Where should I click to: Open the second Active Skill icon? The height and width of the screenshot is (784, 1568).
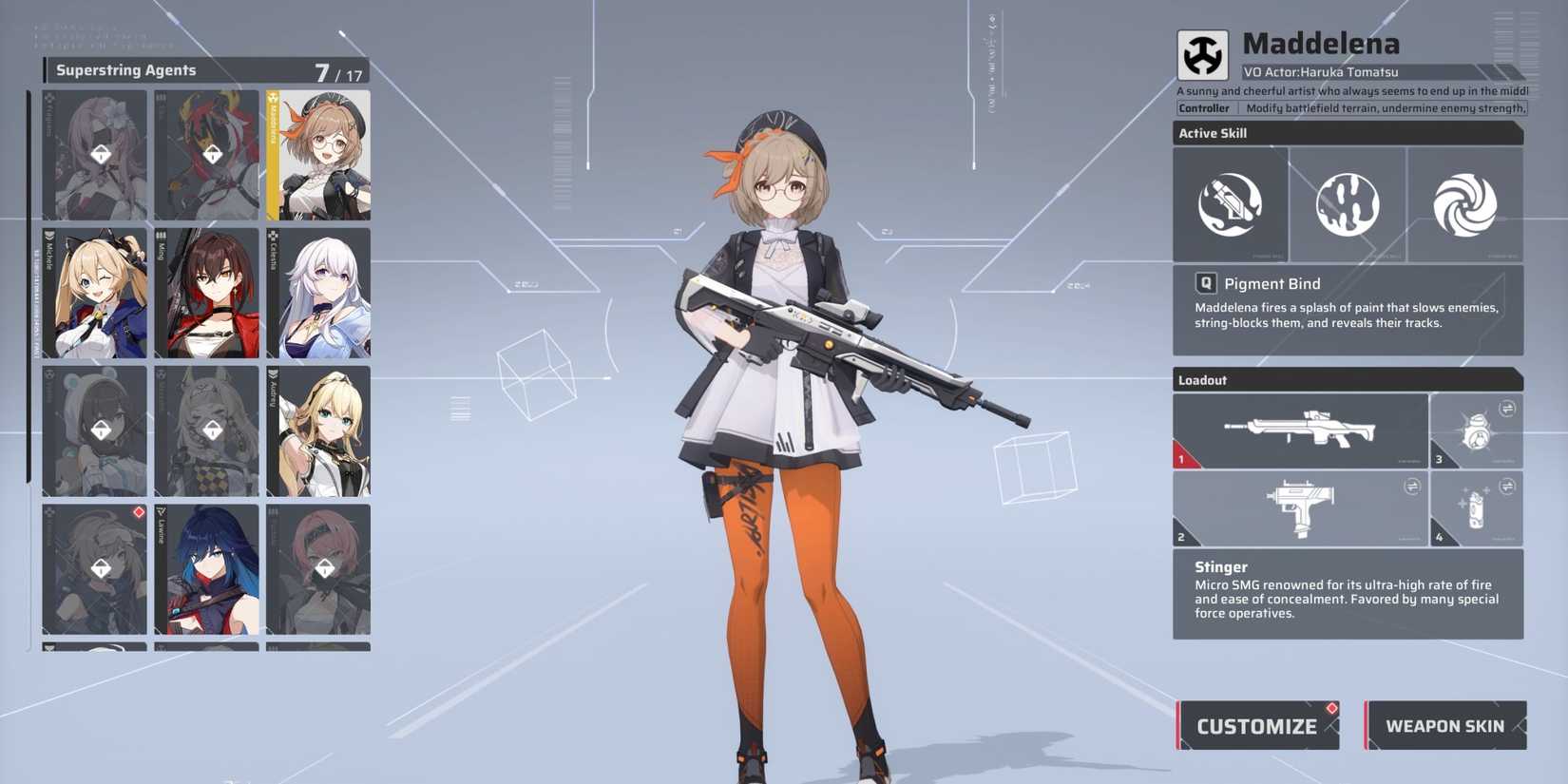tap(1348, 204)
